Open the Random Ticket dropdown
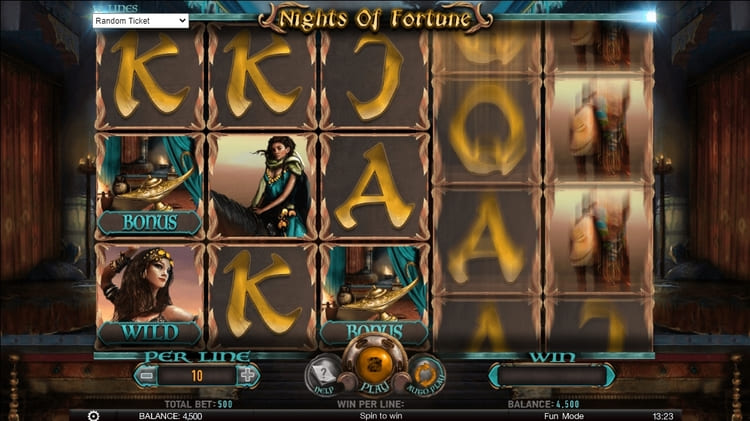Image resolution: width=750 pixels, height=421 pixels. (140, 20)
